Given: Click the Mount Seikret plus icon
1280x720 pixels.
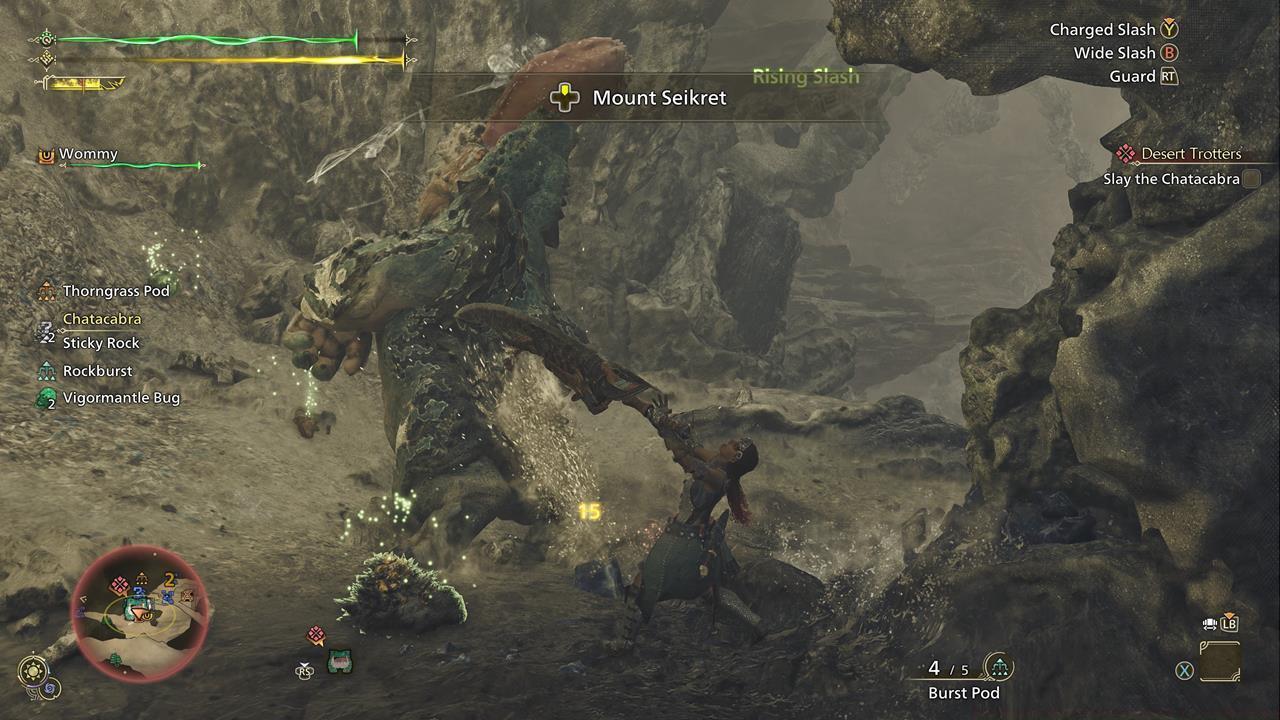Looking at the screenshot, I should coord(566,96).
